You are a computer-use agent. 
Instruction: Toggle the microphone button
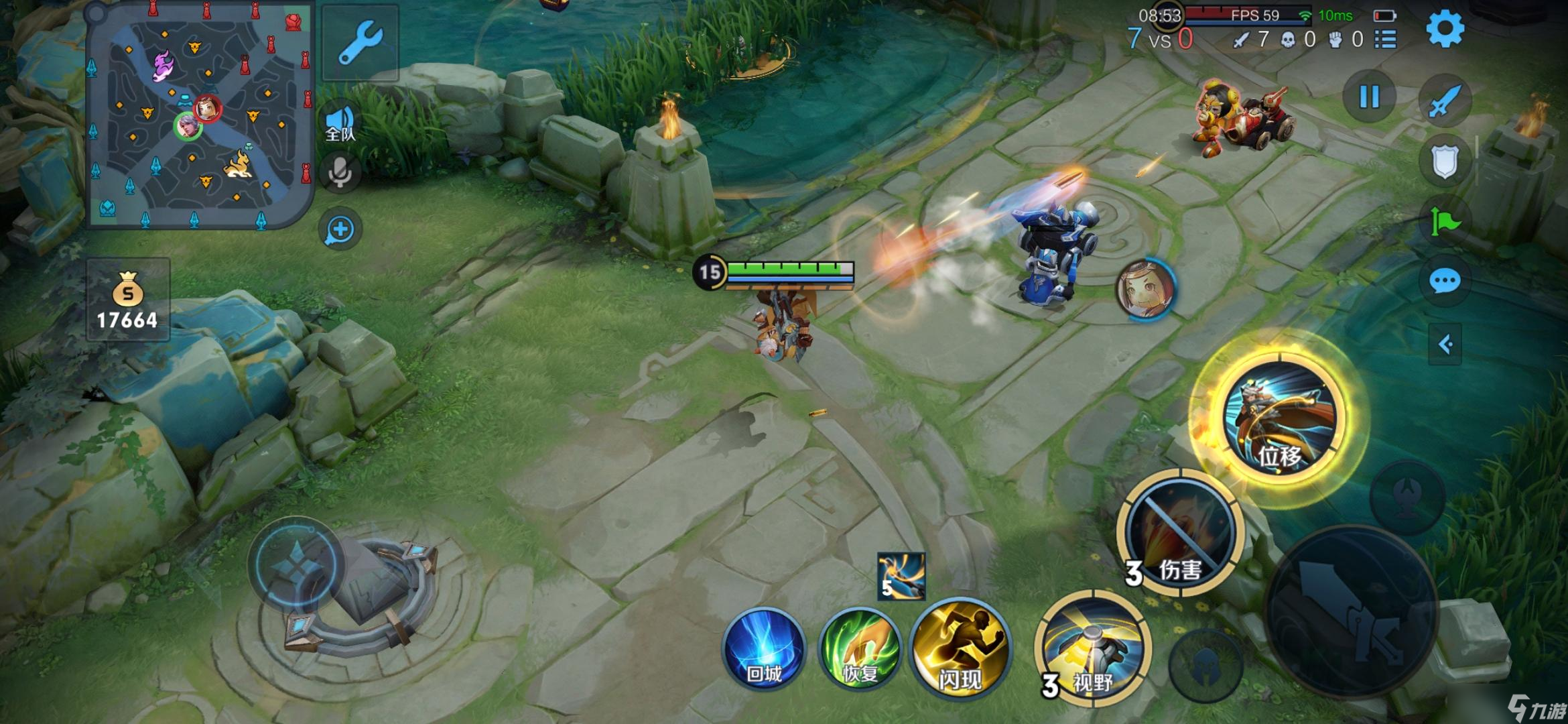click(340, 173)
